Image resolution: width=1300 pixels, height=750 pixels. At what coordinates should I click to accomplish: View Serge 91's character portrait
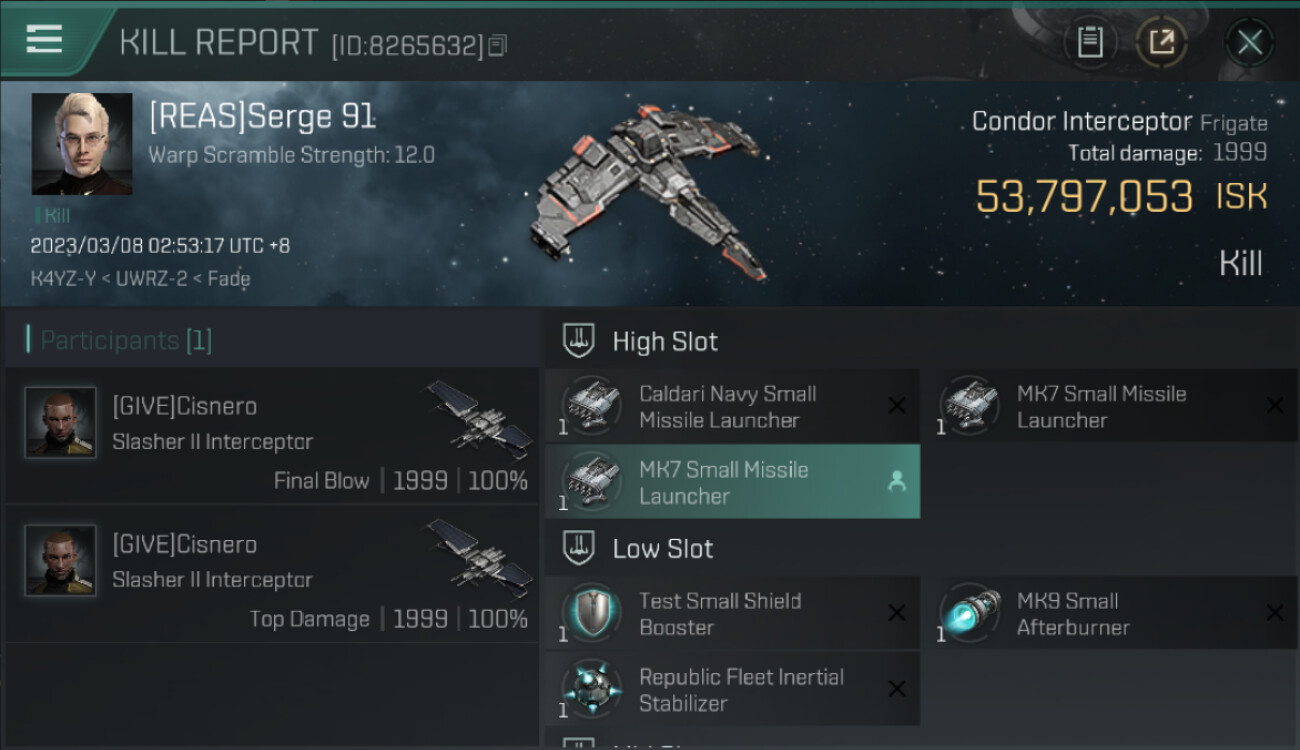82,144
